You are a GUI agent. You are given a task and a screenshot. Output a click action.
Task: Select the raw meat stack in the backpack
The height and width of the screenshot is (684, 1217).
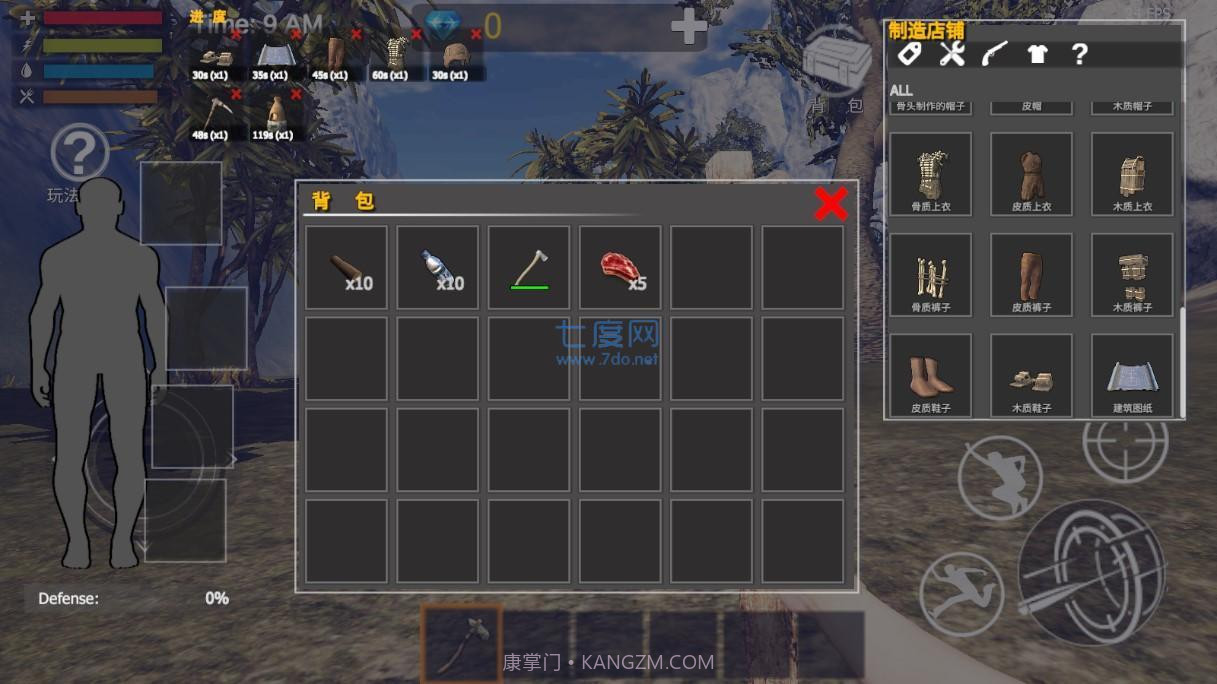pyautogui.click(x=621, y=267)
